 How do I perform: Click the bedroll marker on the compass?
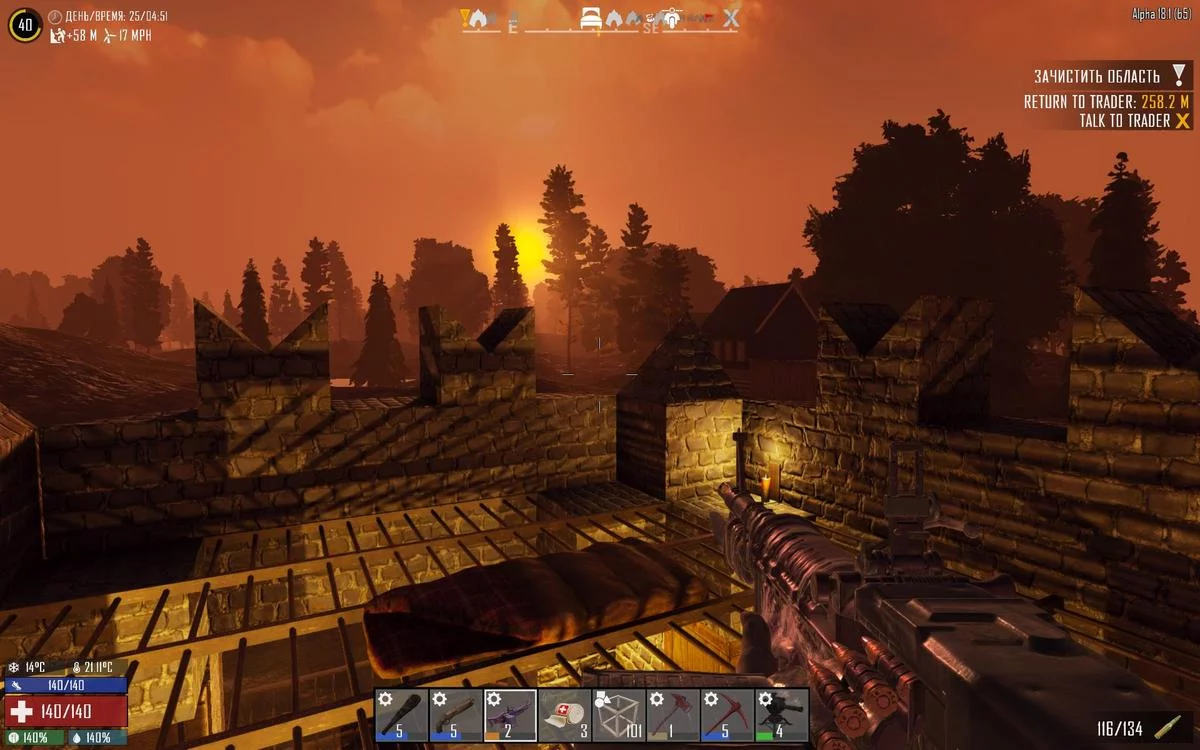[x=593, y=17]
